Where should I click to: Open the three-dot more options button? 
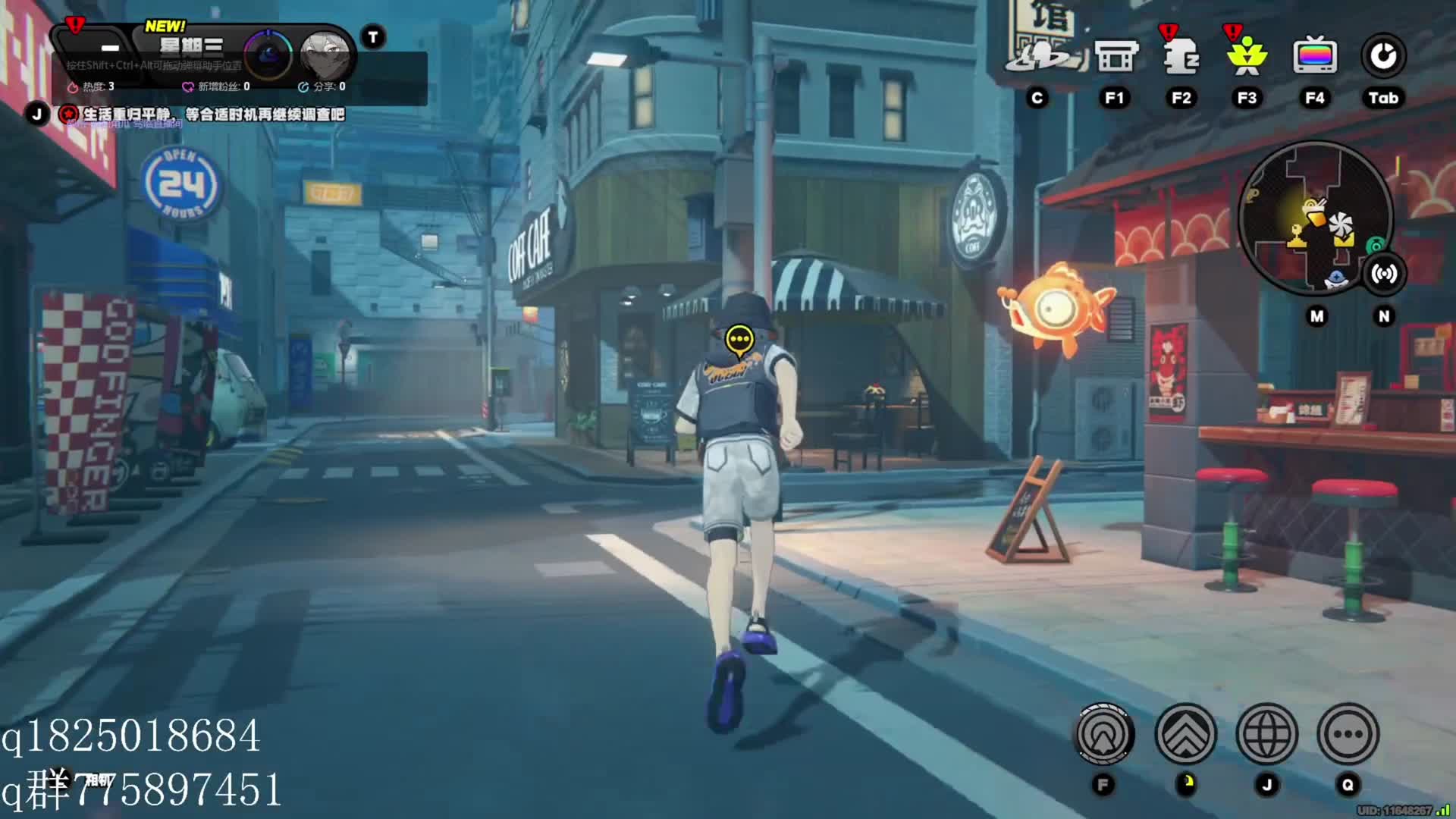click(1348, 734)
